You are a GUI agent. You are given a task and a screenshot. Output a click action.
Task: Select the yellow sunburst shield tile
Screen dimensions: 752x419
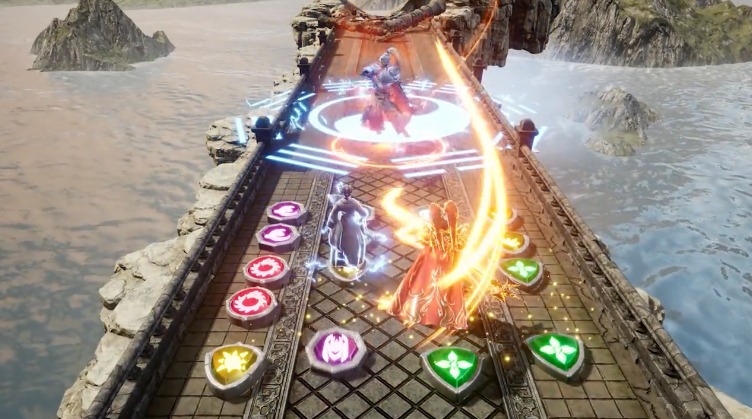point(231,363)
